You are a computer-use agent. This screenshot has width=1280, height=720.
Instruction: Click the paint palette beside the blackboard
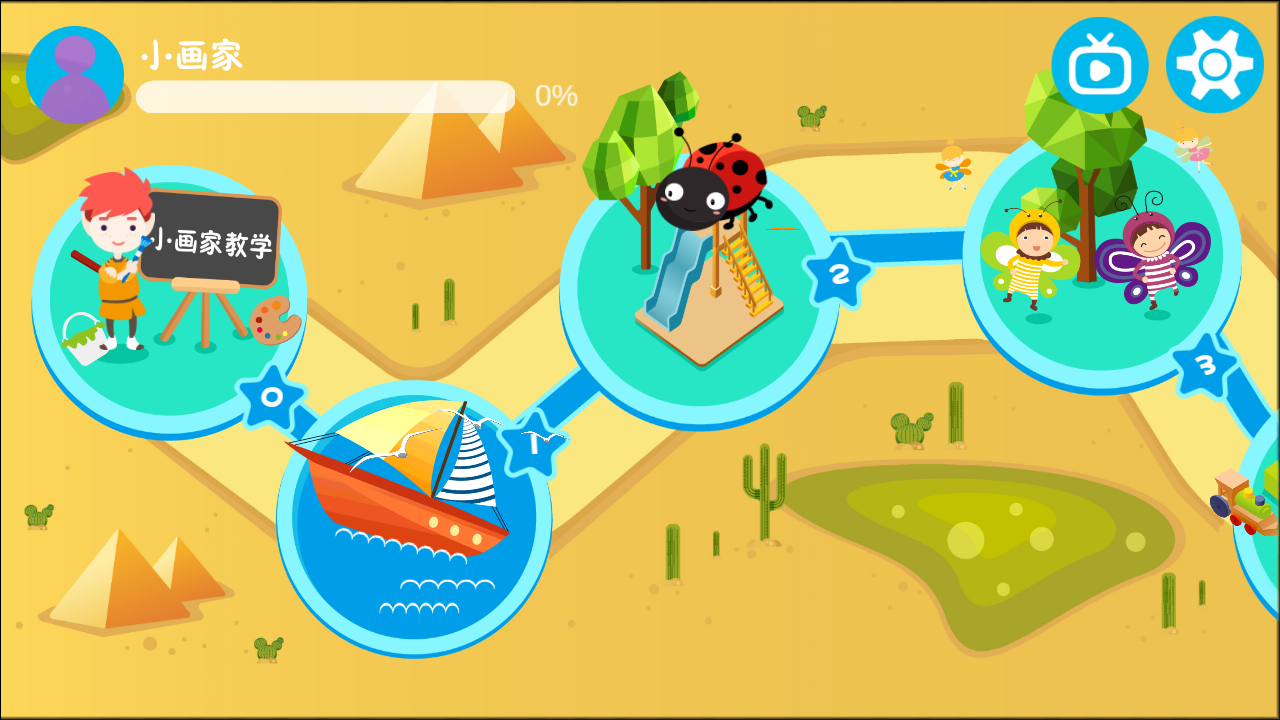click(x=277, y=320)
